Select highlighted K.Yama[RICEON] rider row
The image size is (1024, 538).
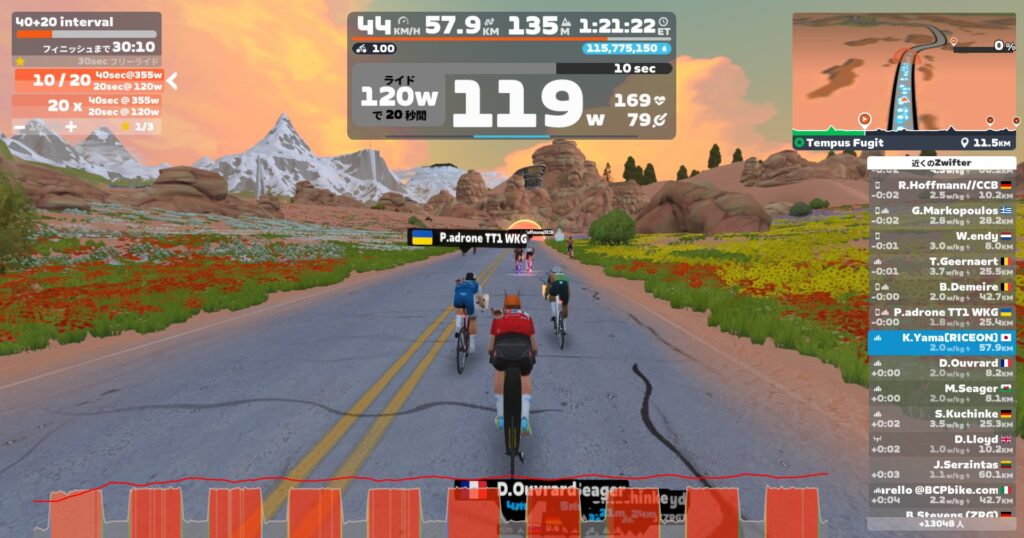941,343
